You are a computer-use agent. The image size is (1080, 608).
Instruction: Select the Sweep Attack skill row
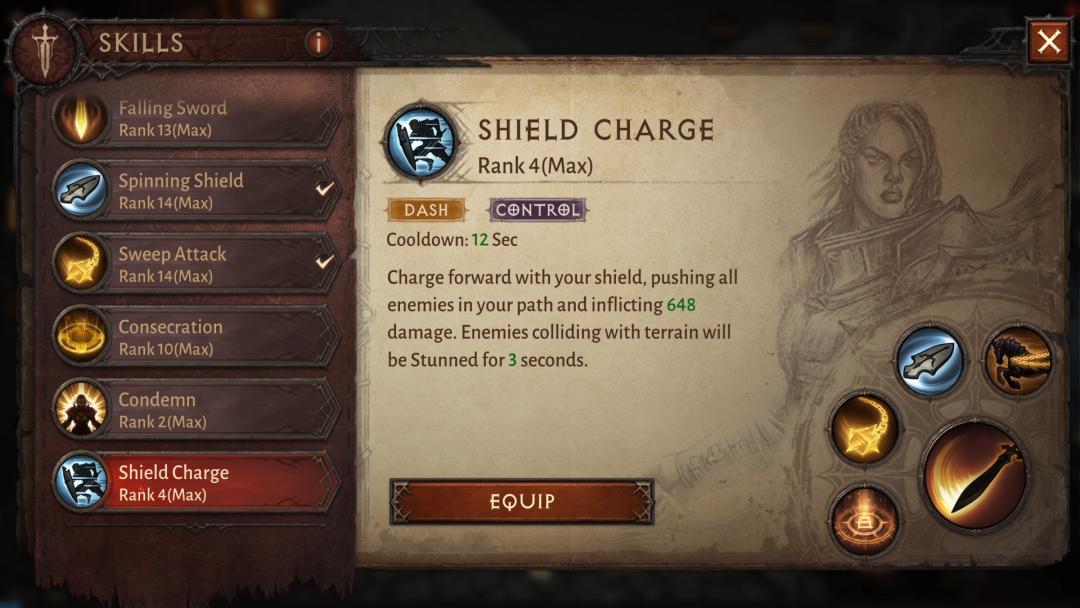coord(196,264)
